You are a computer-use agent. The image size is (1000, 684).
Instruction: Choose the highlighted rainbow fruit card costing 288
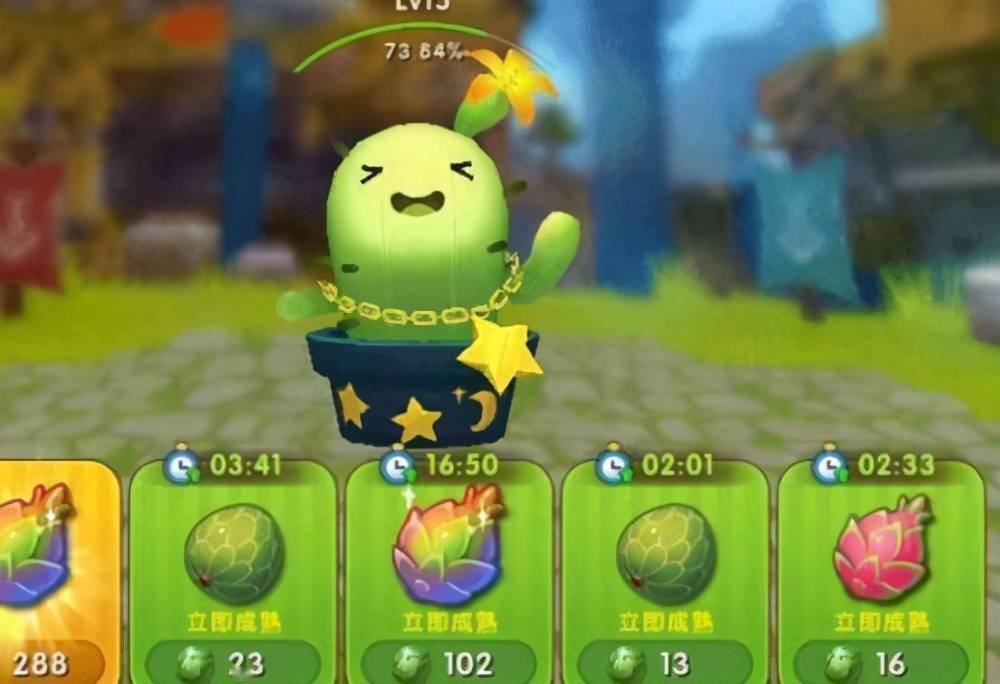pyautogui.click(x=40, y=550)
